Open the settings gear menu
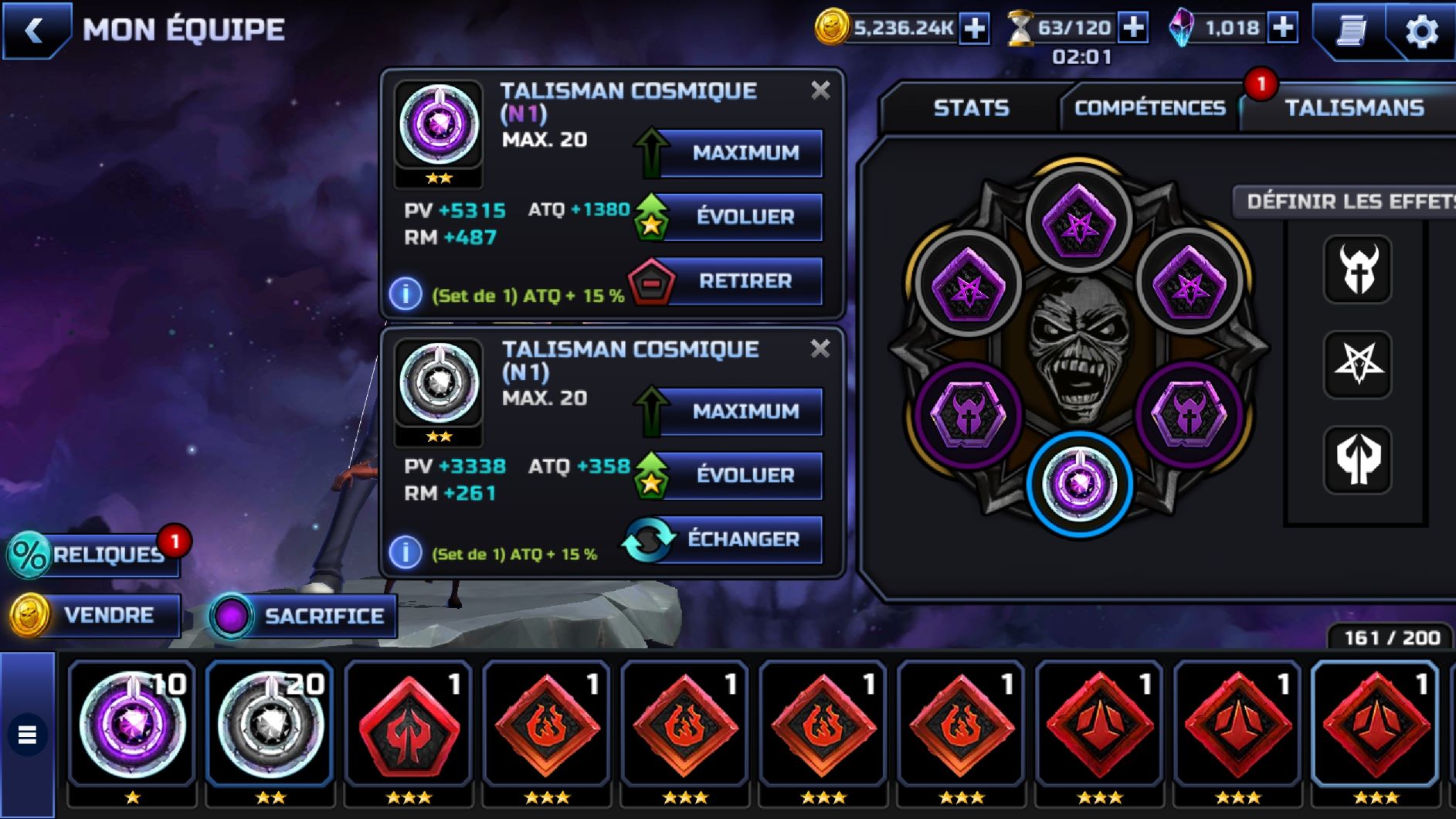 pyautogui.click(x=1420, y=31)
